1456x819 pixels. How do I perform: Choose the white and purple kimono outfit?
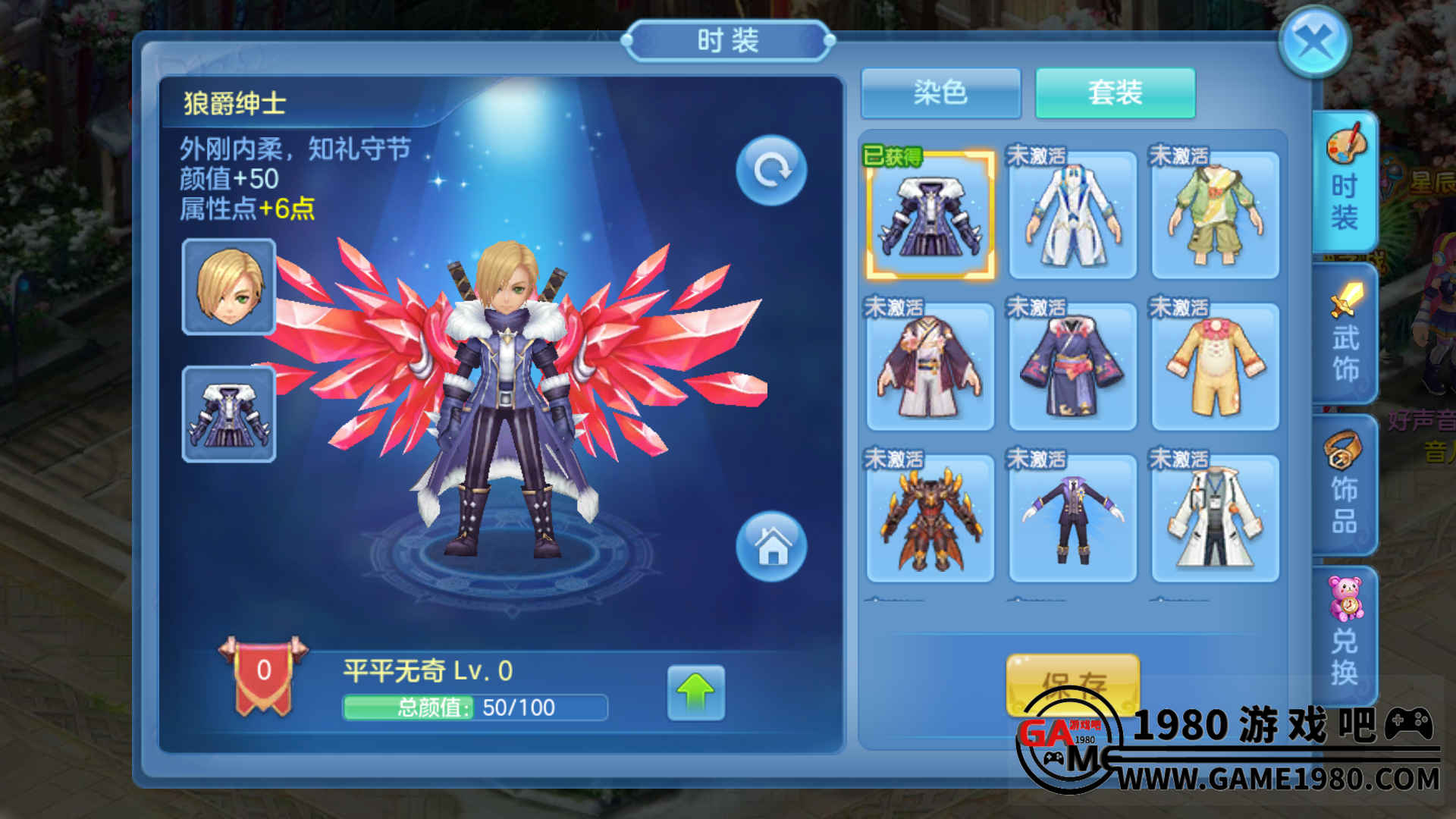tap(930, 367)
